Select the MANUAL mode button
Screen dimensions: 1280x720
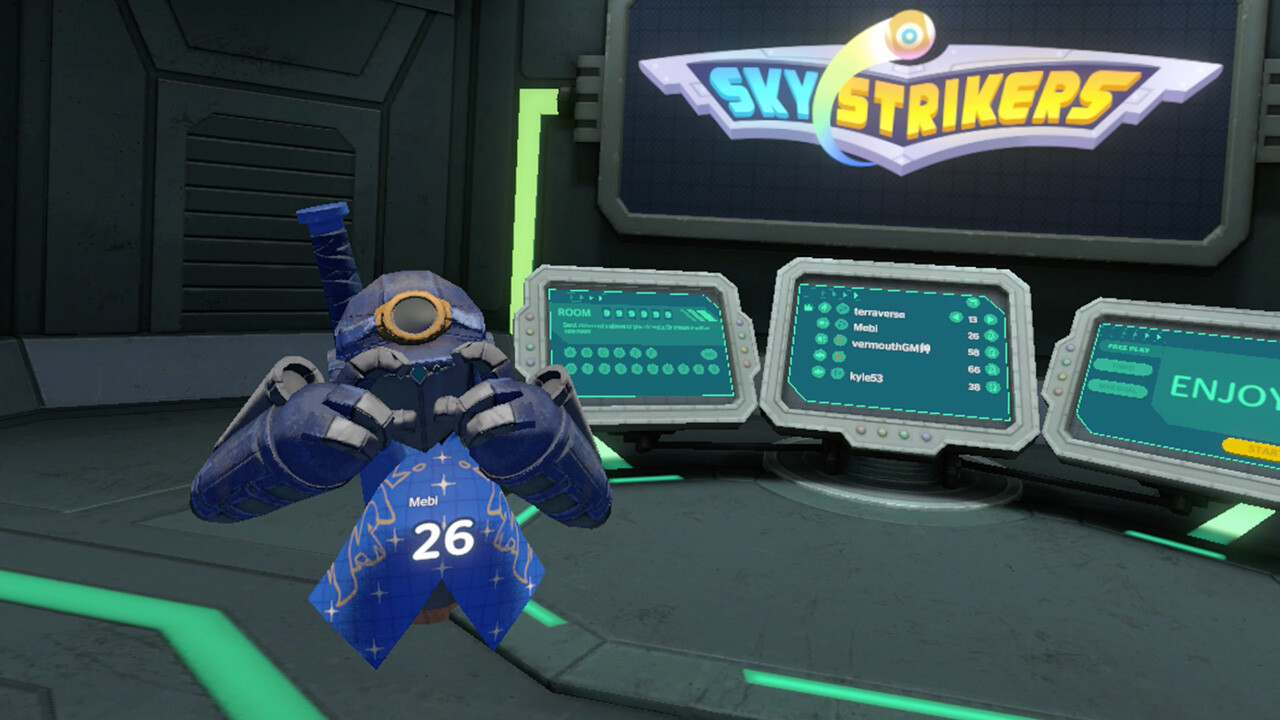(1119, 387)
